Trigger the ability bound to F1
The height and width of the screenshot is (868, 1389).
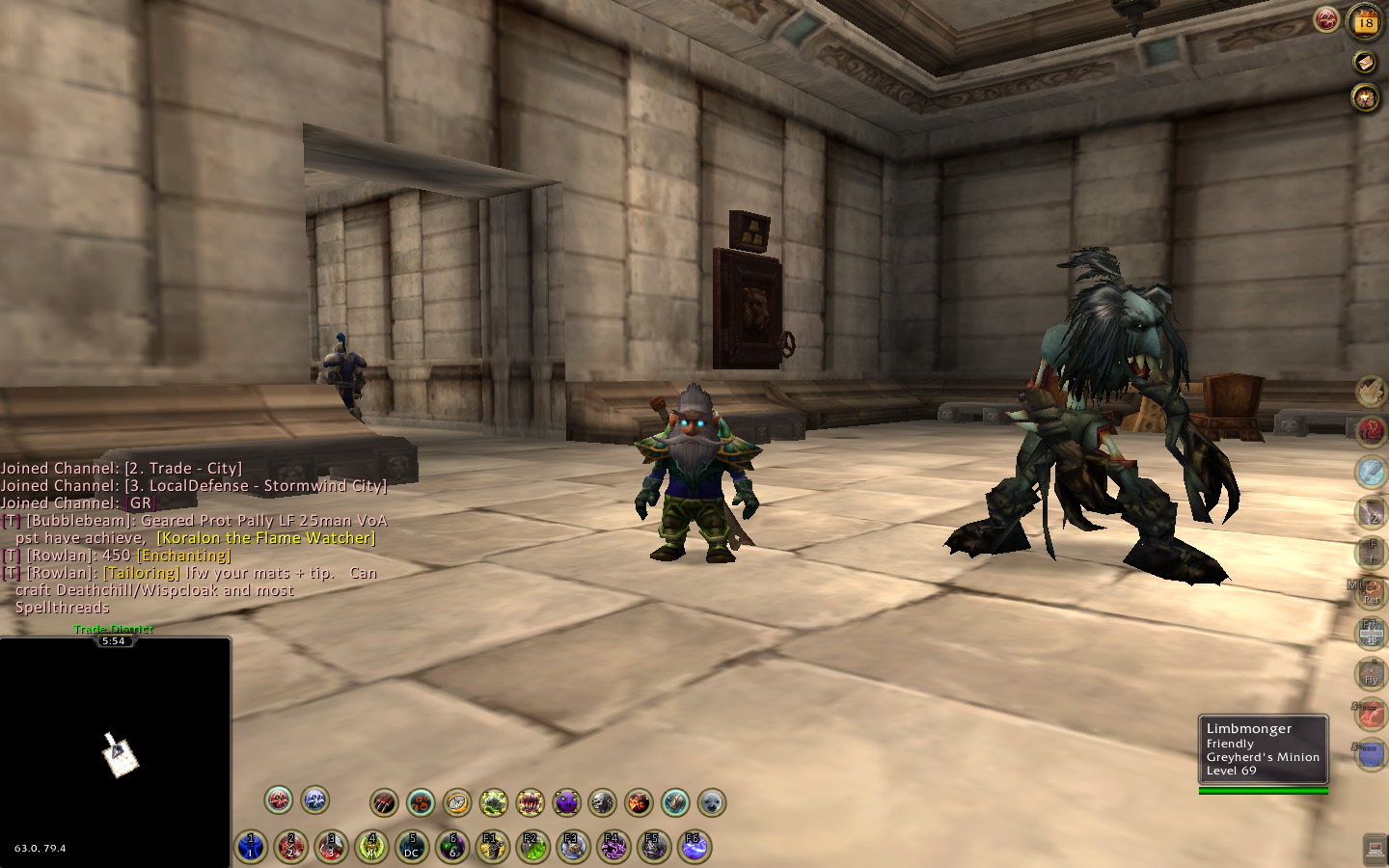[492, 848]
